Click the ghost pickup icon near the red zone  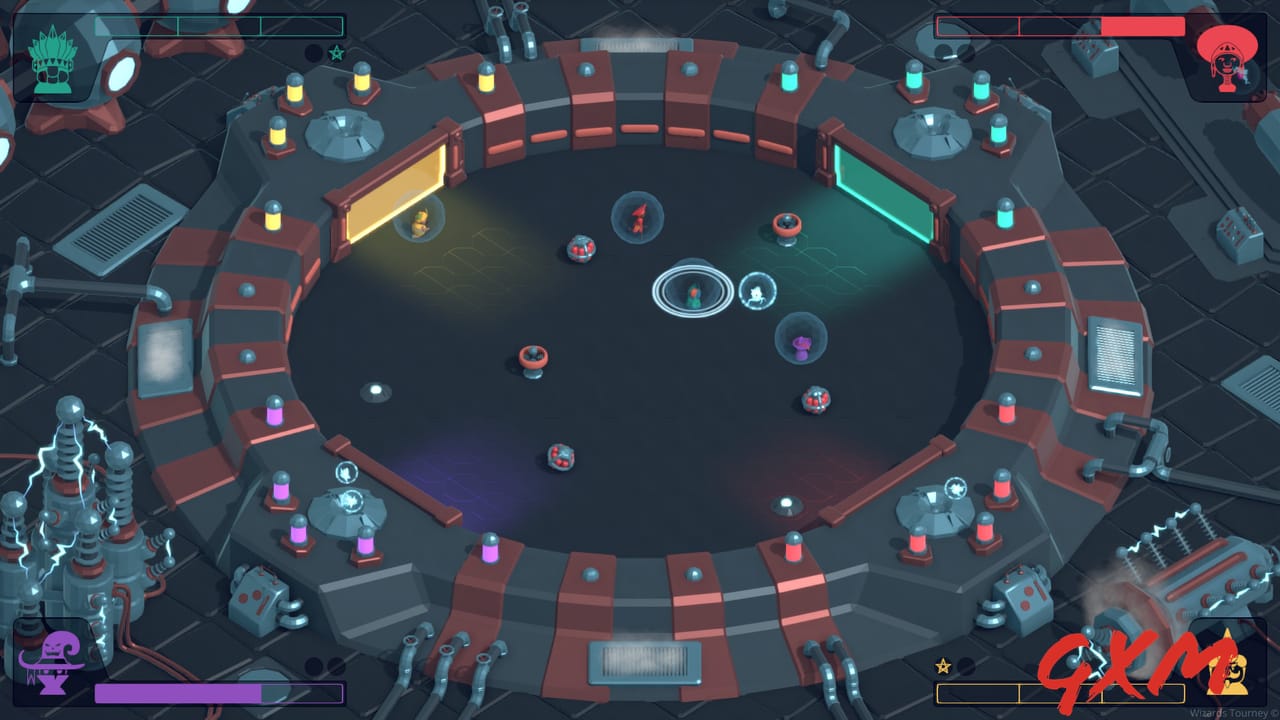pos(956,488)
